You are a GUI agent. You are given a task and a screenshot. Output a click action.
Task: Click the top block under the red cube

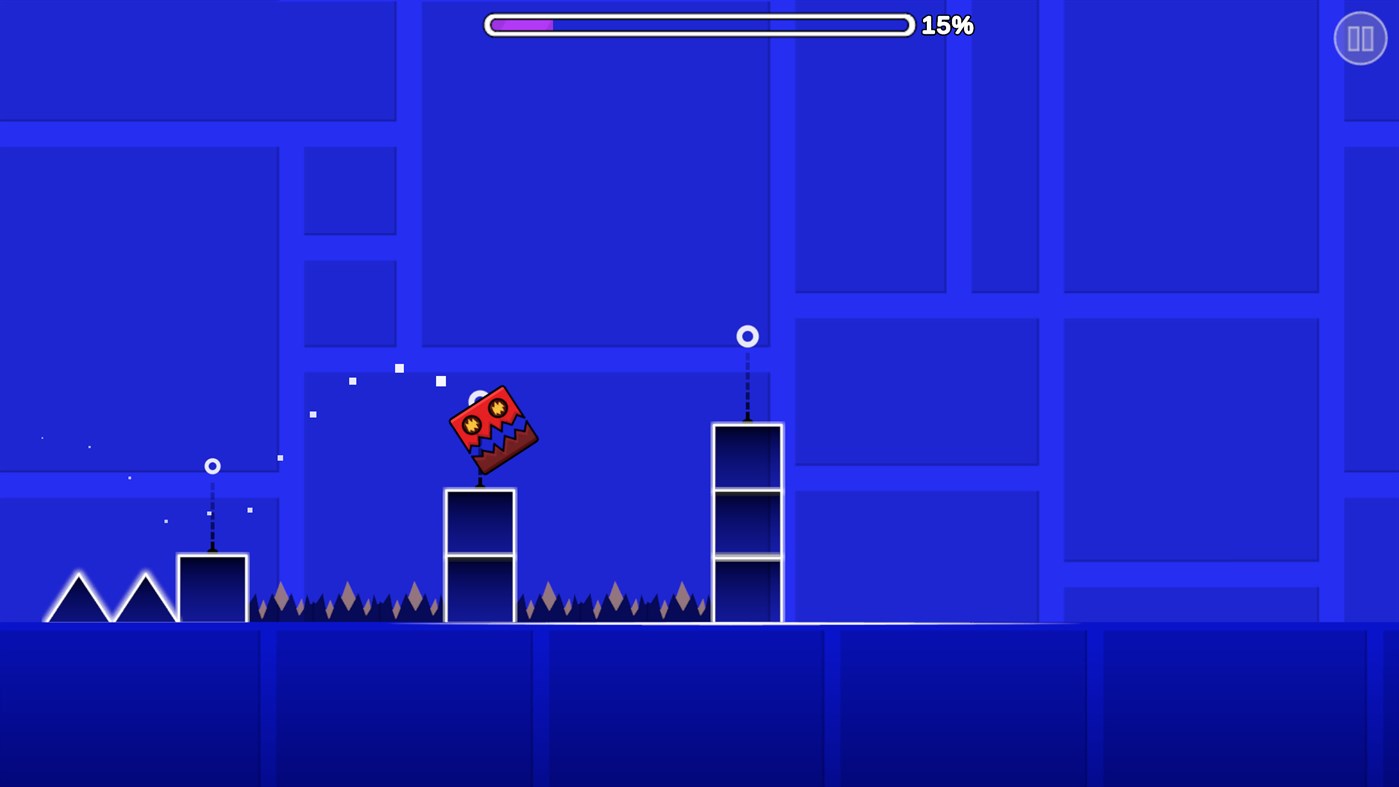(x=480, y=520)
